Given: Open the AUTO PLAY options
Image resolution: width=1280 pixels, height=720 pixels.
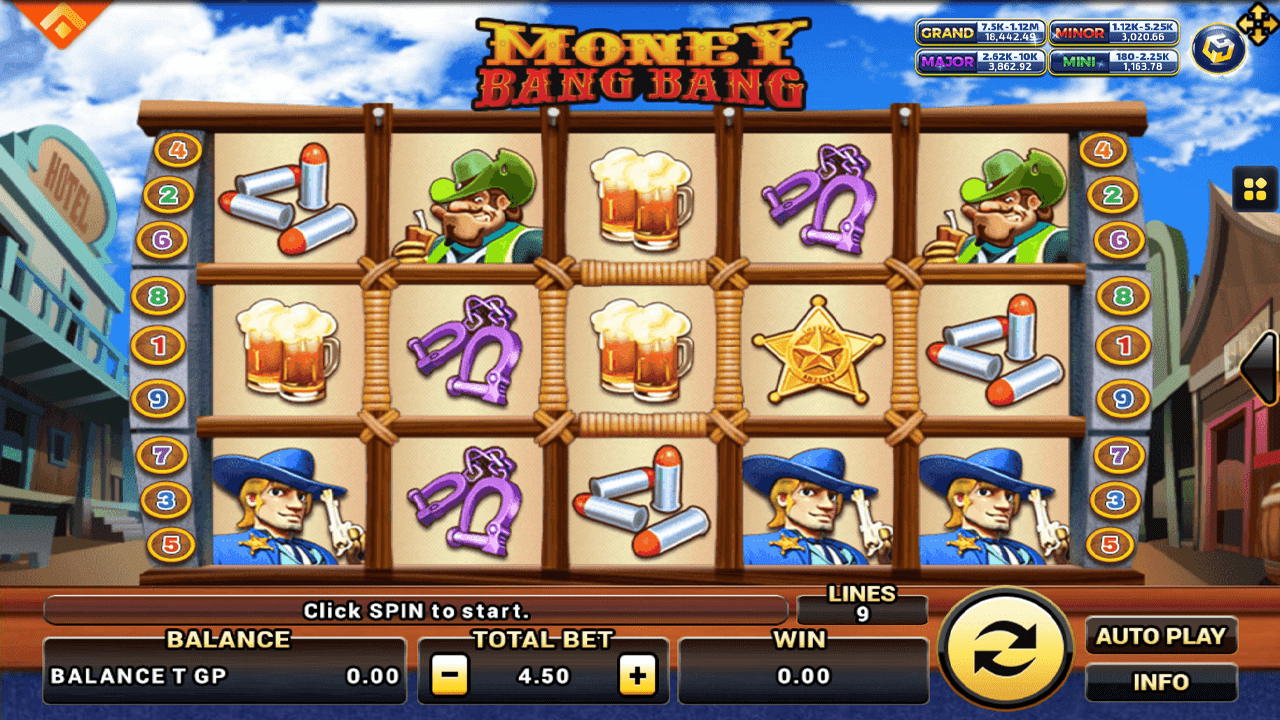Looking at the screenshot, I should (x=1161, y=636).
